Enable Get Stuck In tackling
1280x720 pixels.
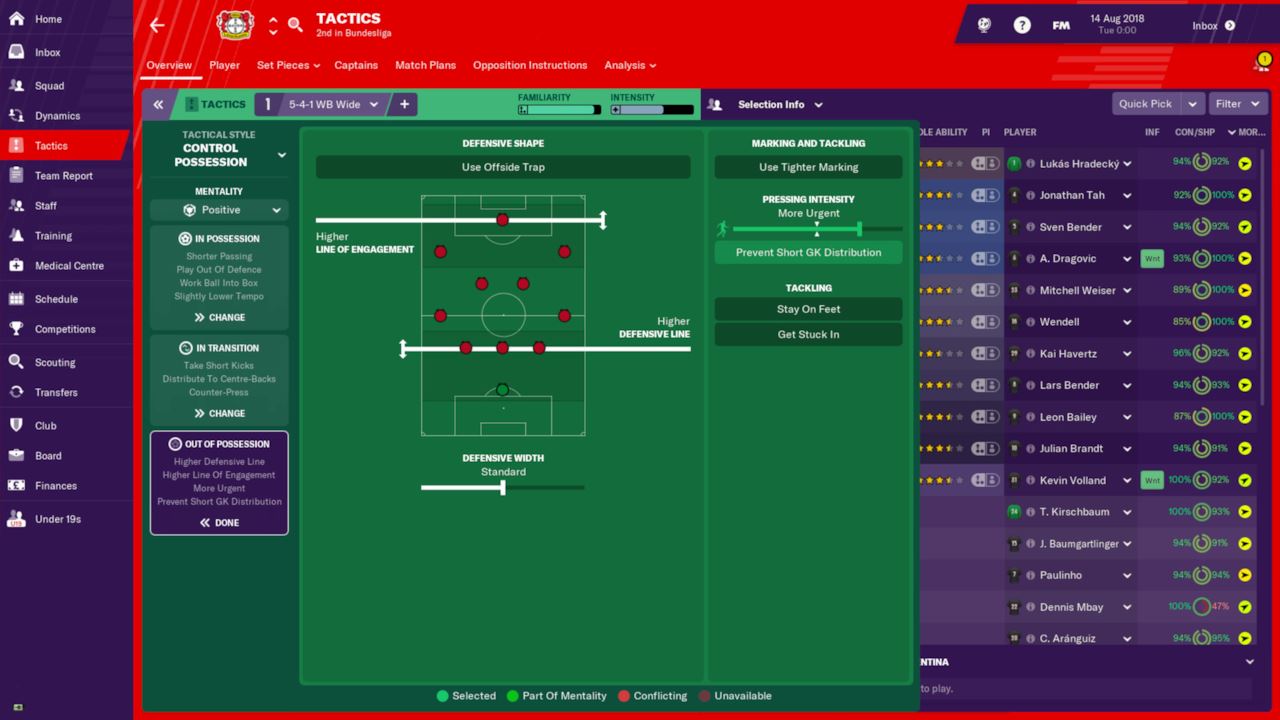pyautogui.click(x=808, y=334)
